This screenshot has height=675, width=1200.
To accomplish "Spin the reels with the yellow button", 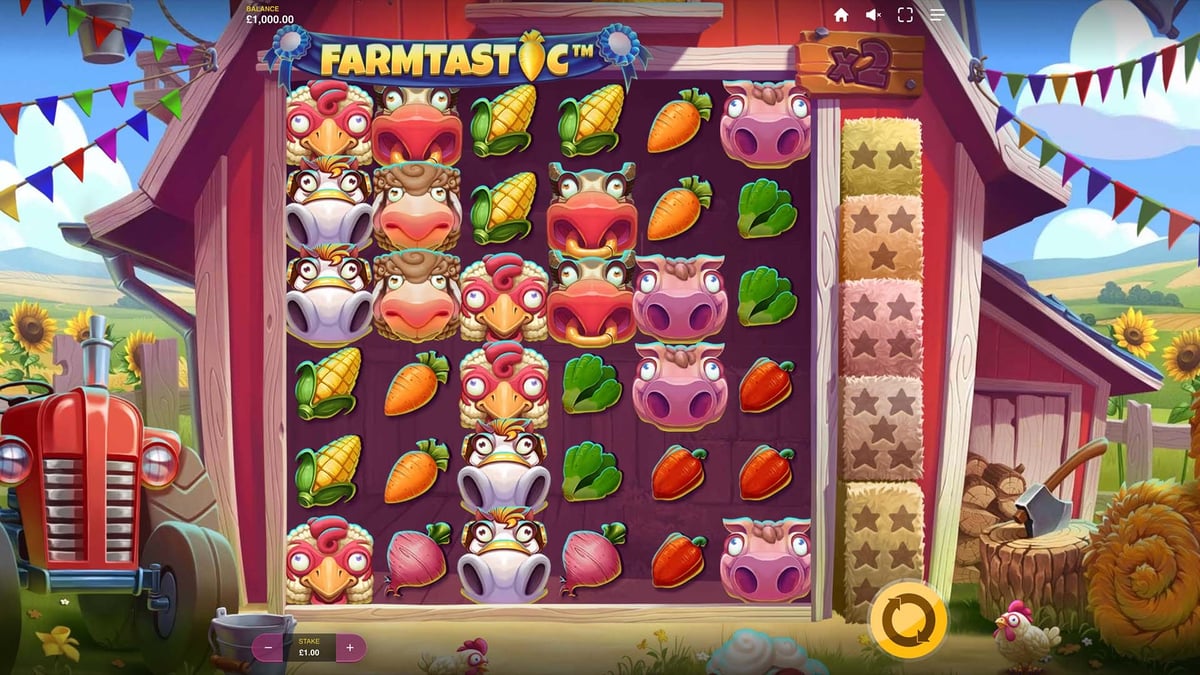I will pos(908,619).
